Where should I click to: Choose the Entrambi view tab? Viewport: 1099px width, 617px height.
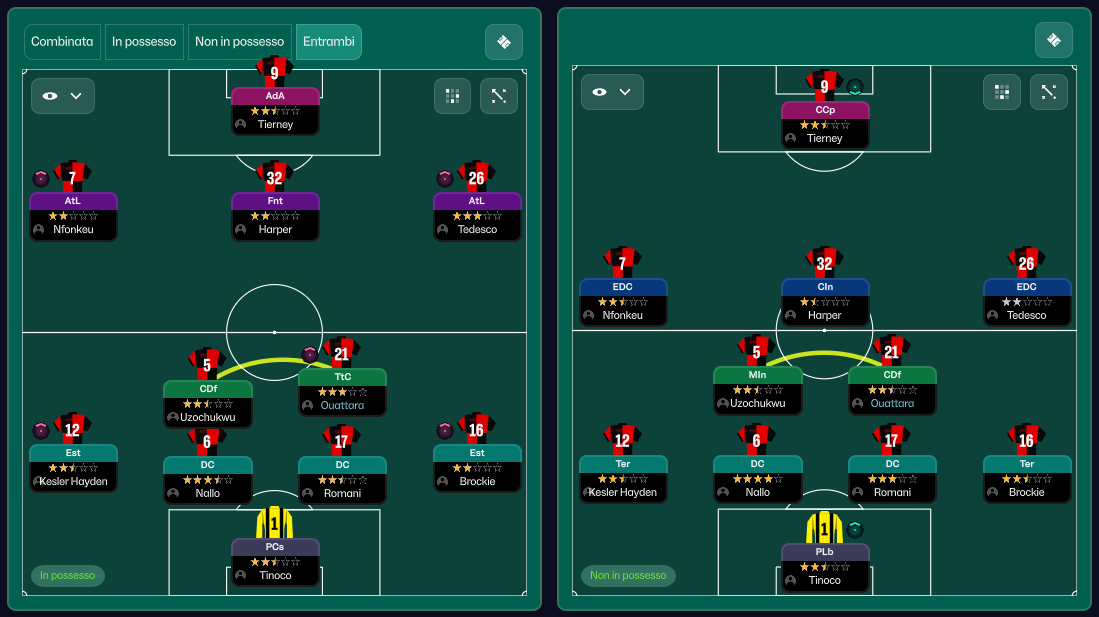click(x=329, y=42)
